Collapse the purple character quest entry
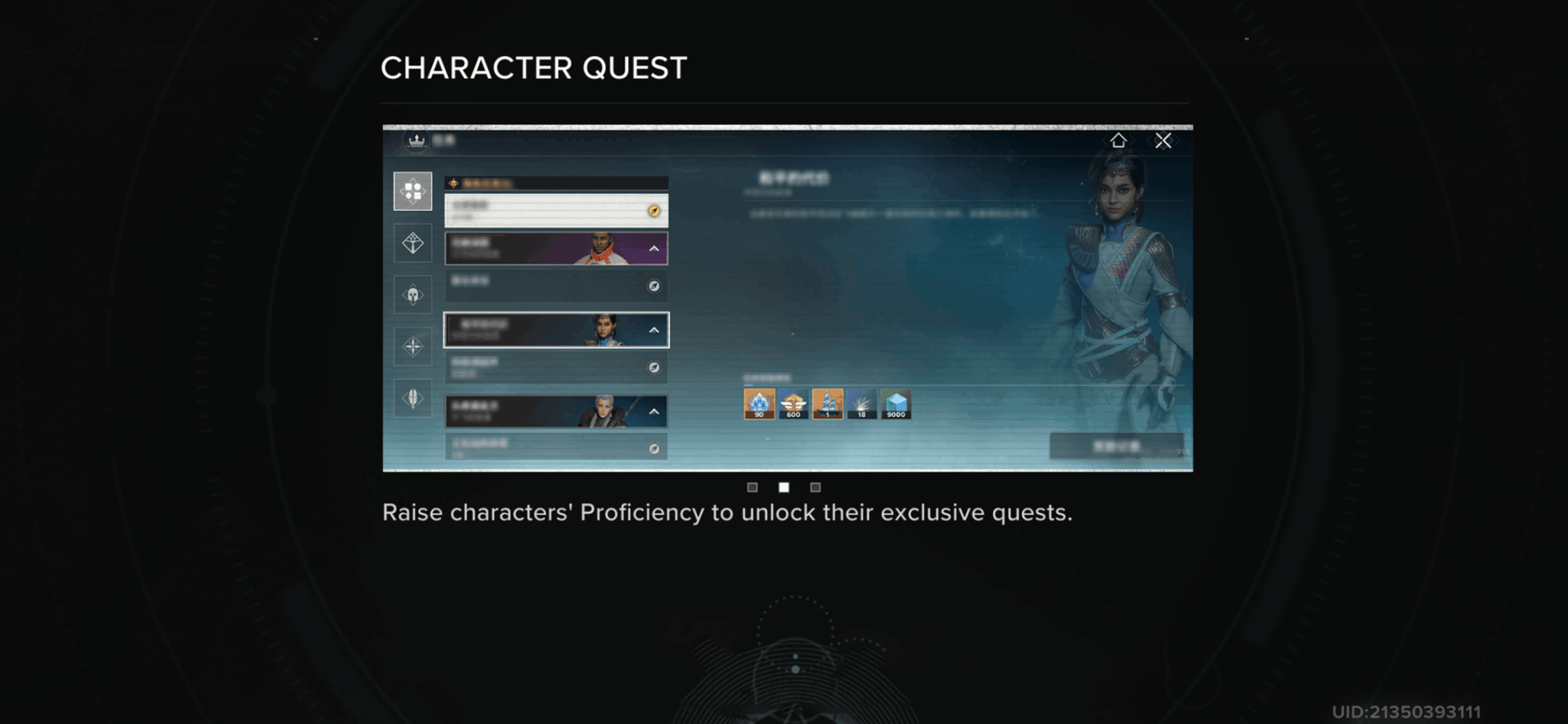The image size is (1568, 724). click(655, 249)
